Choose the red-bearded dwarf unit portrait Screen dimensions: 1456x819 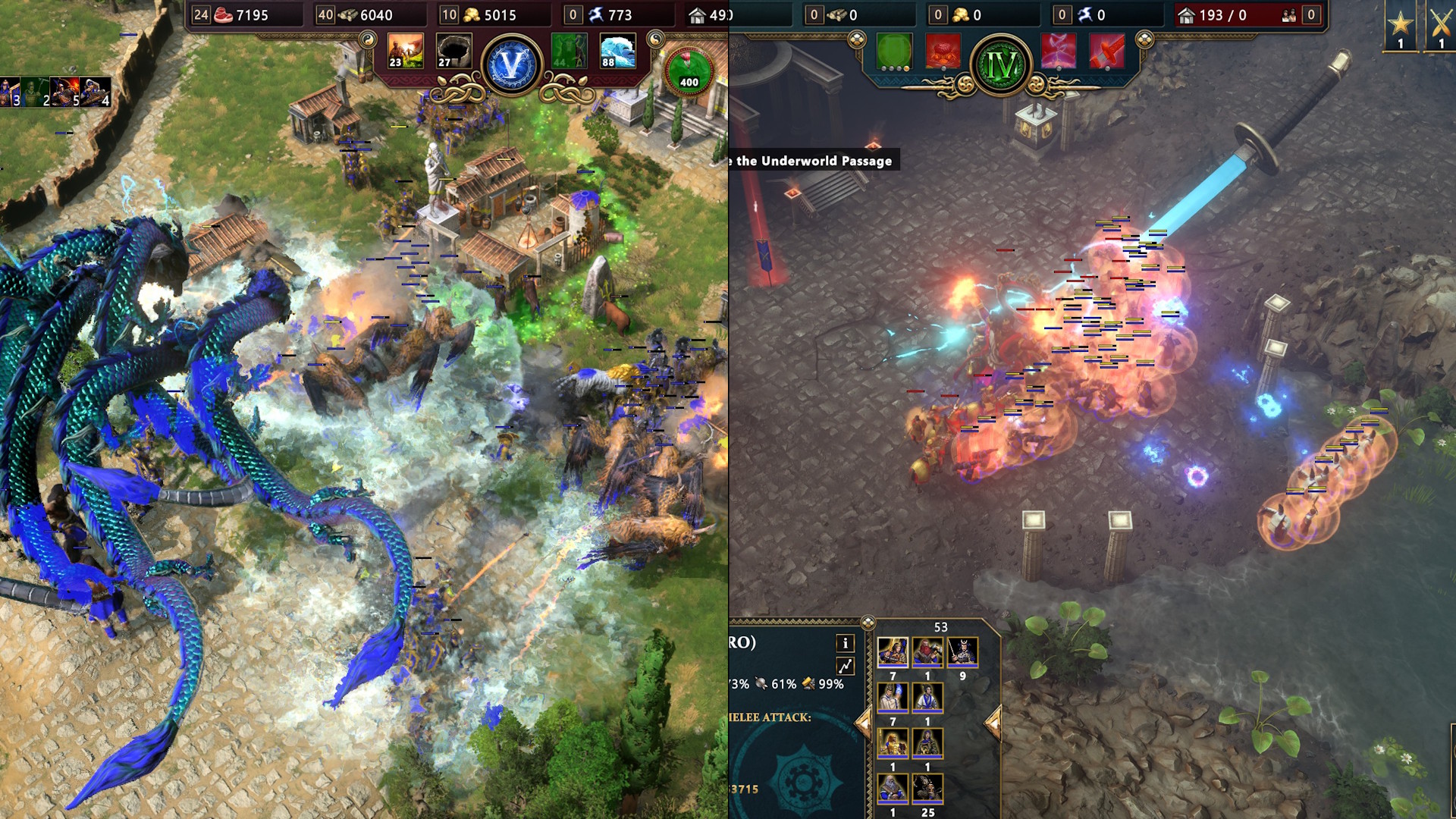927,652
